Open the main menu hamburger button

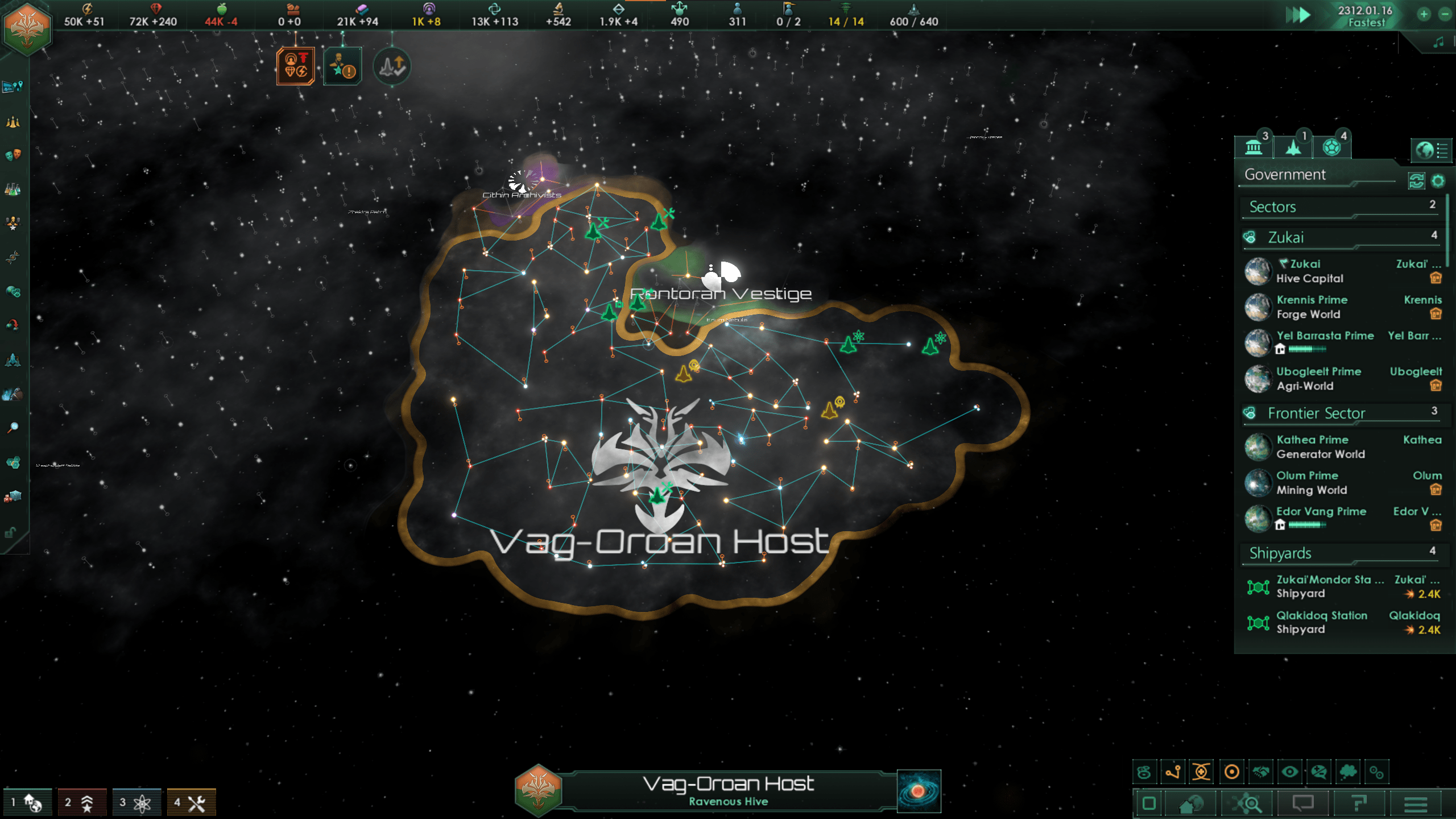(x=1416, y=804)
